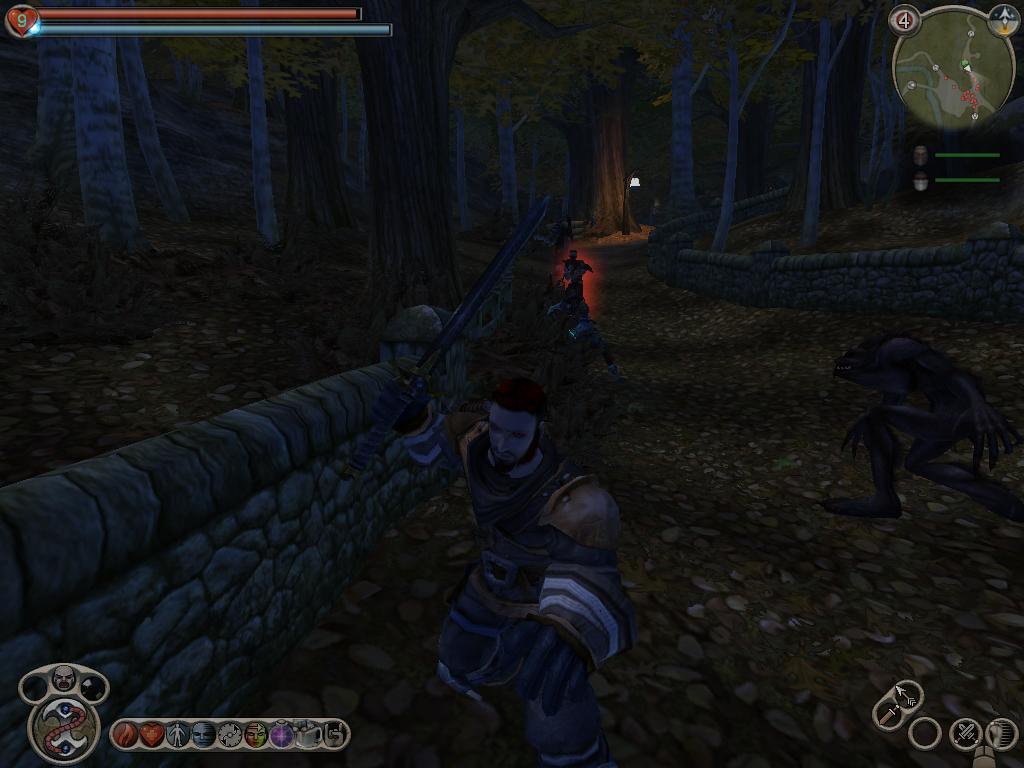Image resolution: width=1024 pixels, height=768 pixels.
Task: Select the blue stone face icon
Action: pos(203,735)
